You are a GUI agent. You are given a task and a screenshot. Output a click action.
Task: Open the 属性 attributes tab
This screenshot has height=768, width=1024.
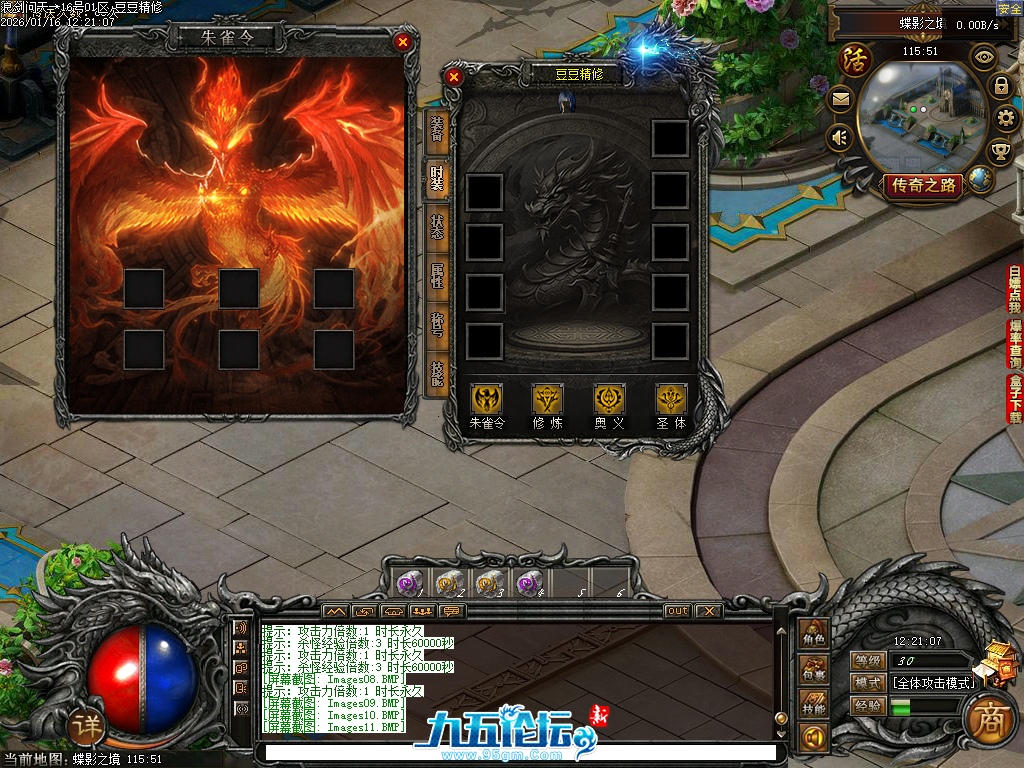click(436, 275)
